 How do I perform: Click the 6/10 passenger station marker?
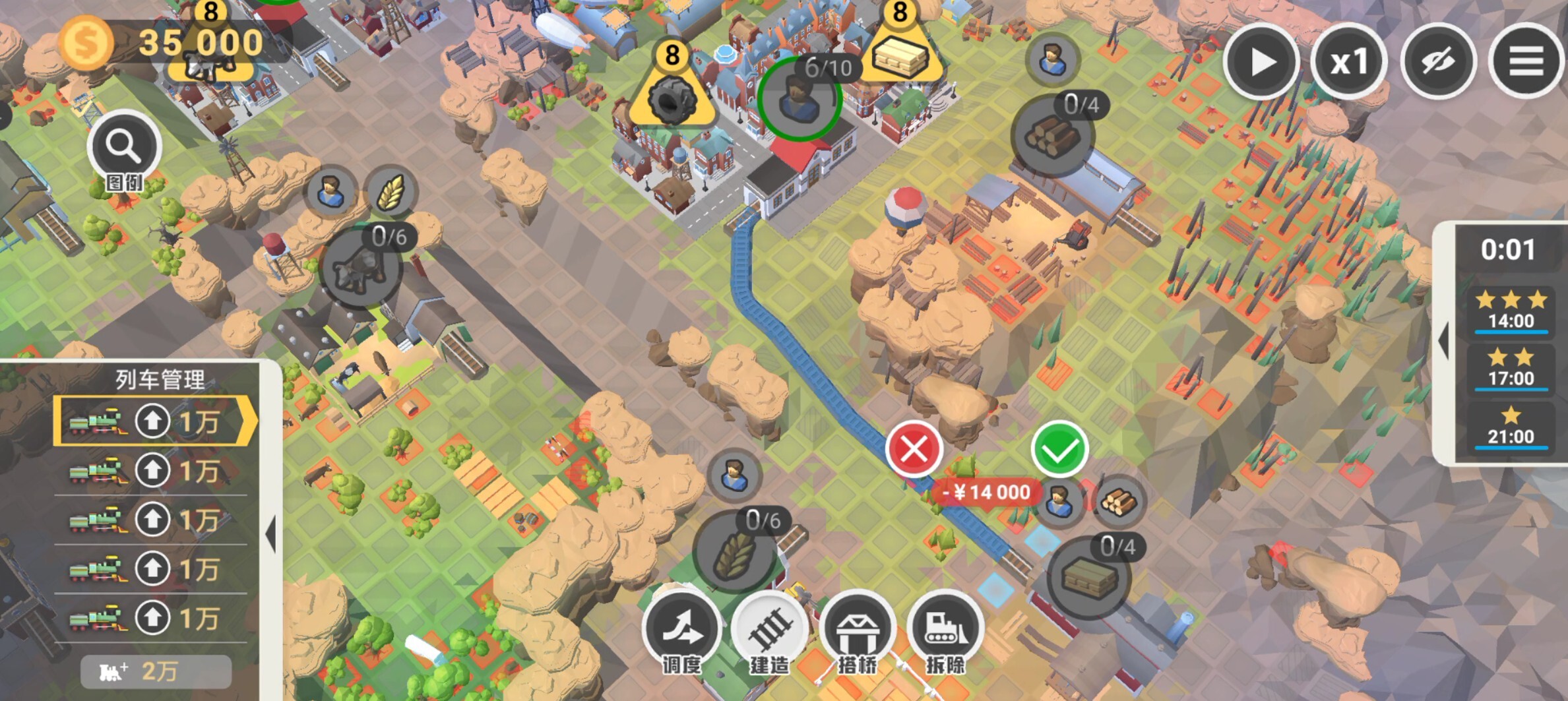[799, 99]
